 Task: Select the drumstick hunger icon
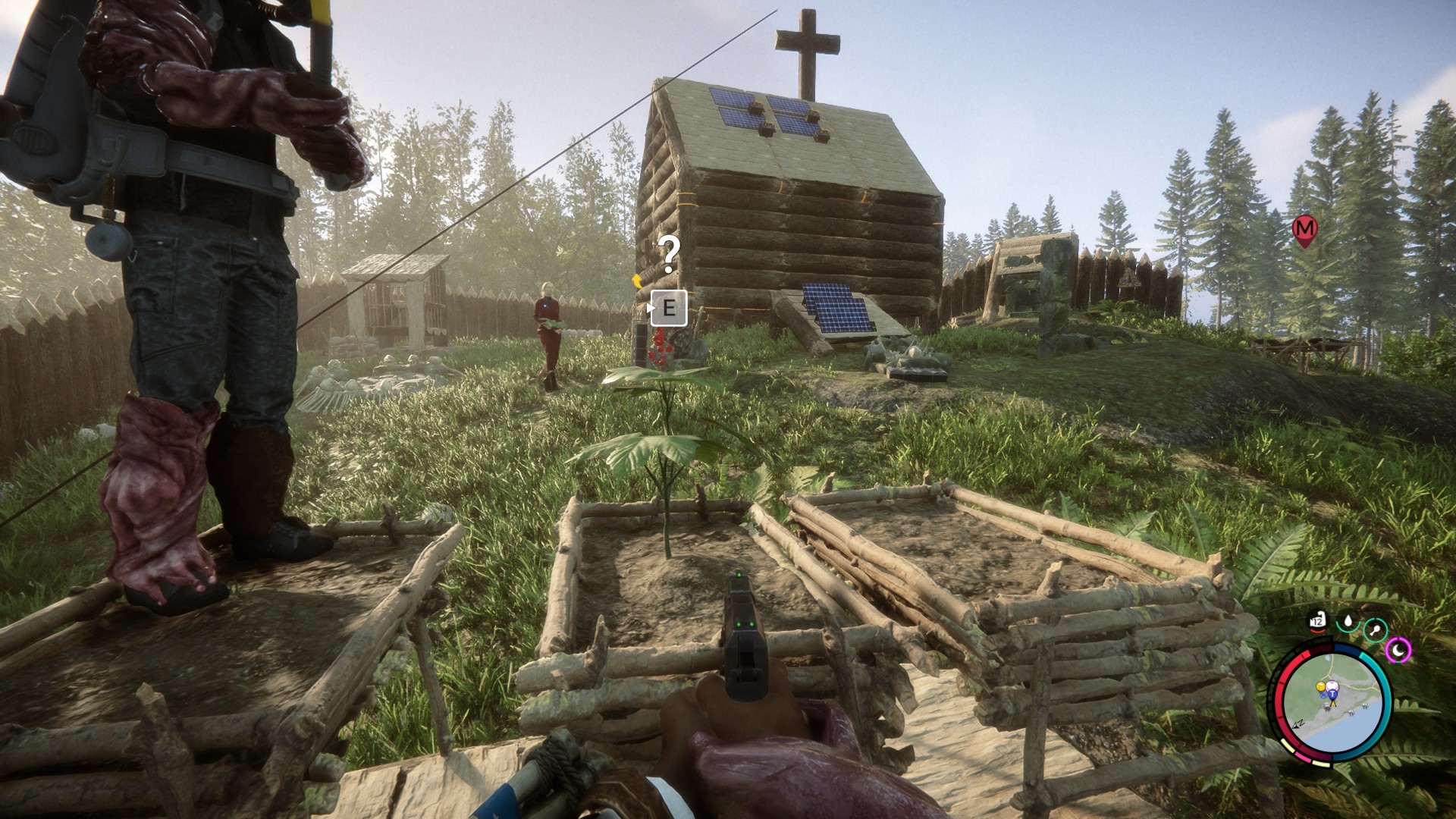(x=1375, y=629)
